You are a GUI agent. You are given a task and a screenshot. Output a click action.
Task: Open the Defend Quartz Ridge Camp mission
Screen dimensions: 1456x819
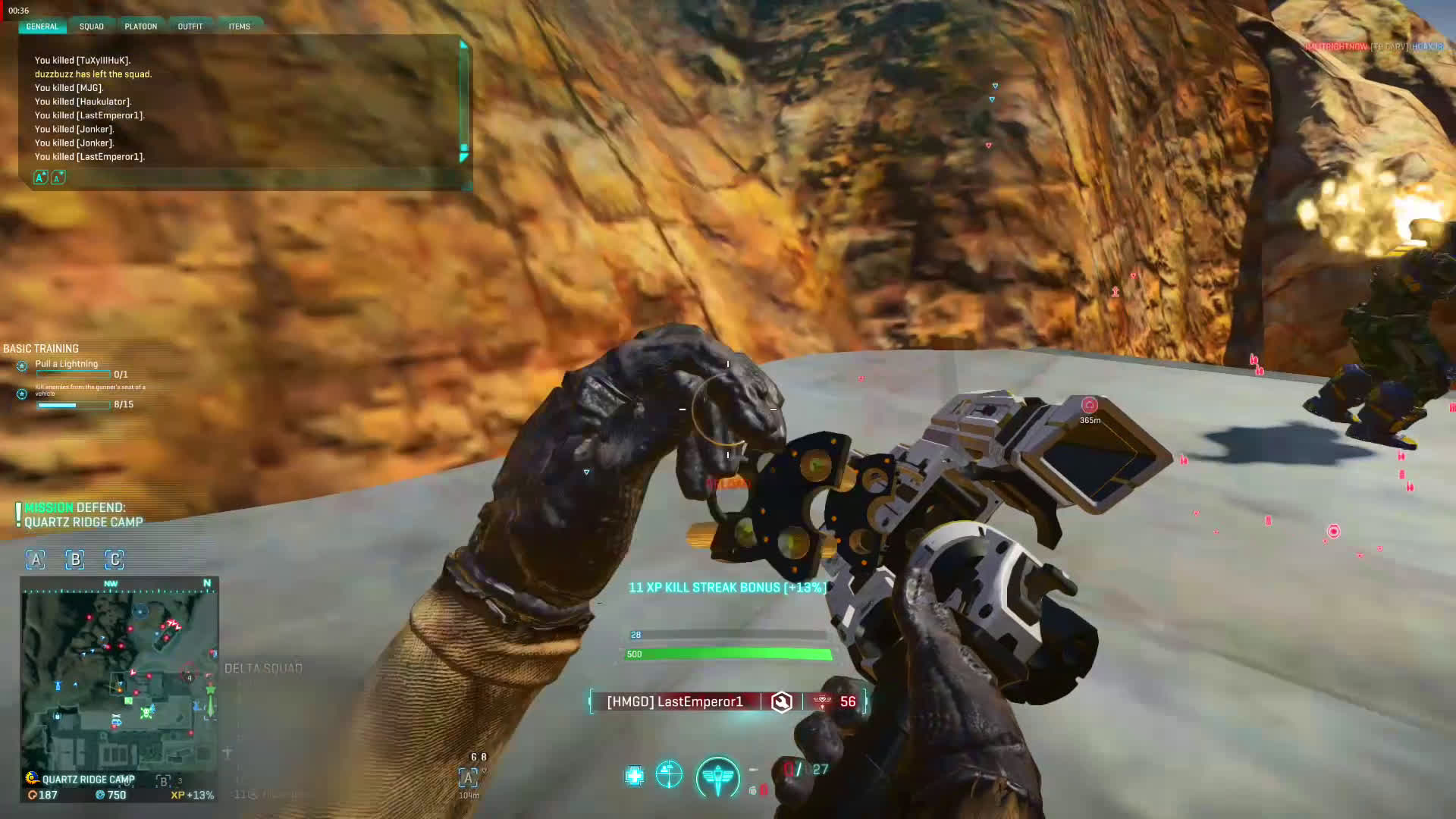(x=83, y=515)
